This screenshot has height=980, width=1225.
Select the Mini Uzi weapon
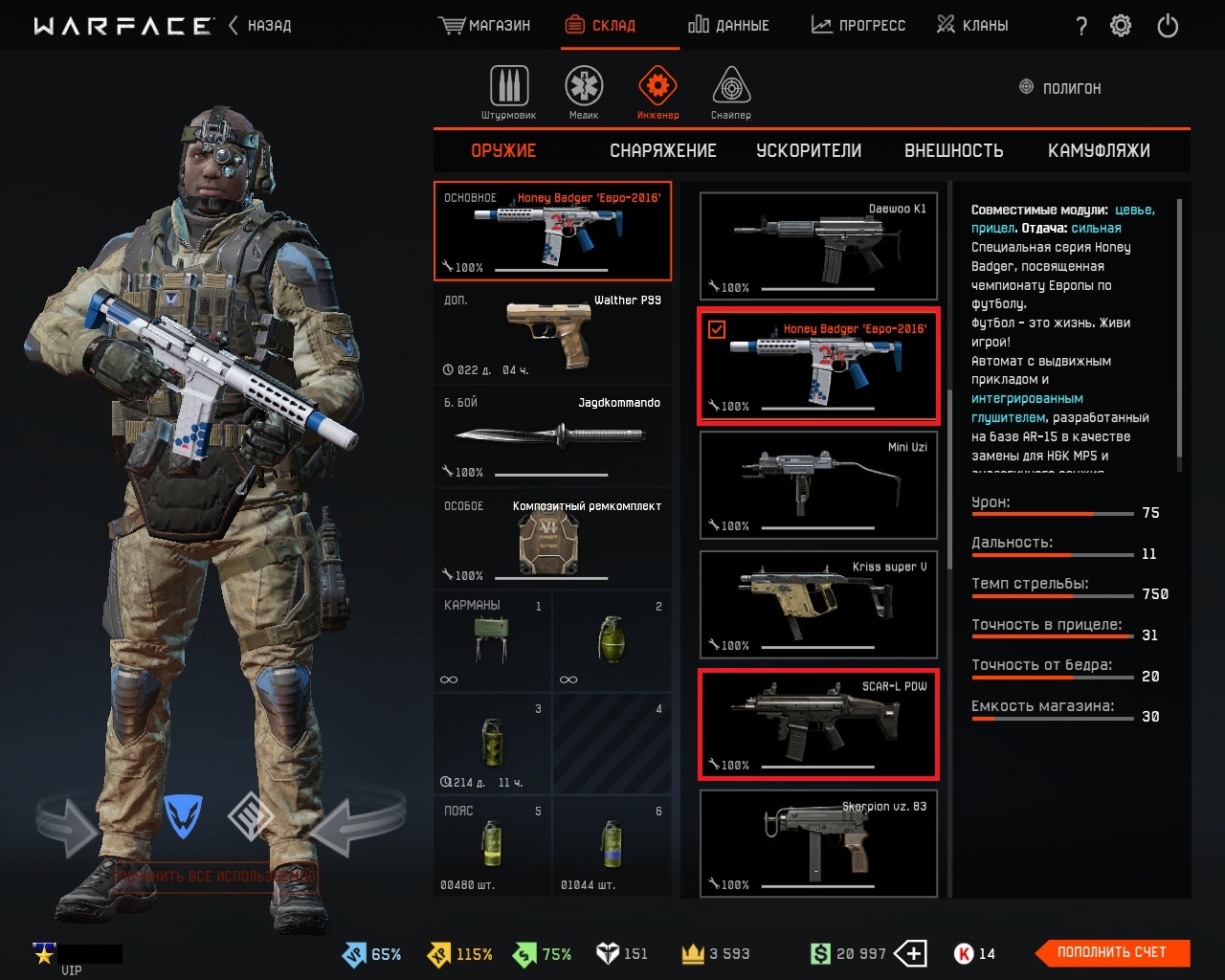click(818, 485)
